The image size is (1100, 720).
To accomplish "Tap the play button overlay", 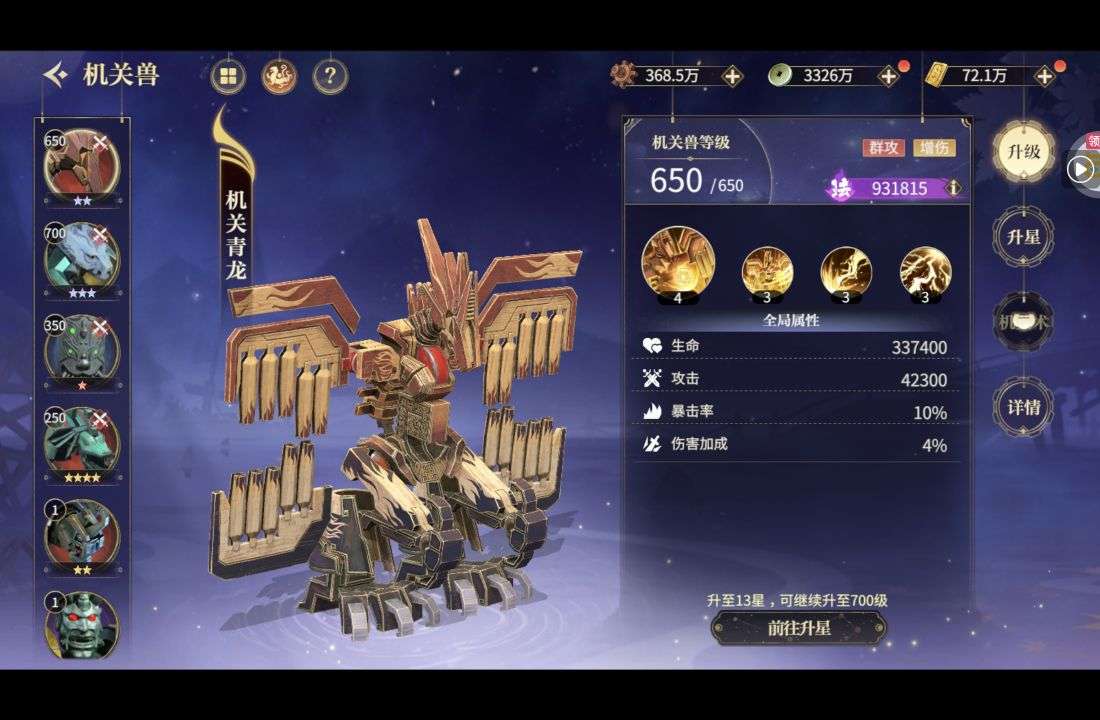I will pos(1079,169).
